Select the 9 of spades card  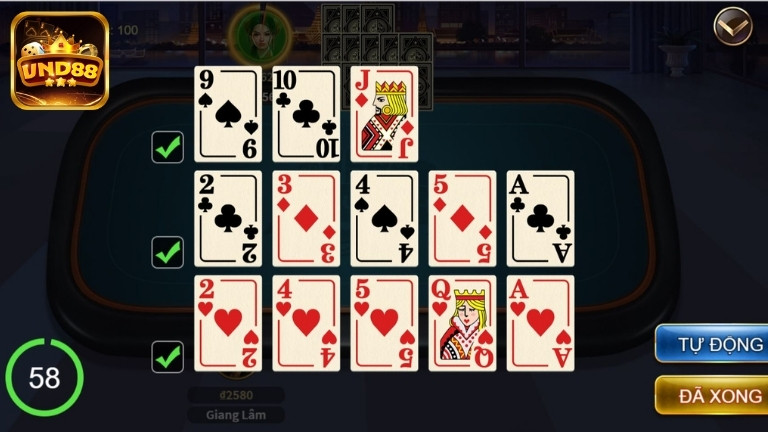pos(228,114)
